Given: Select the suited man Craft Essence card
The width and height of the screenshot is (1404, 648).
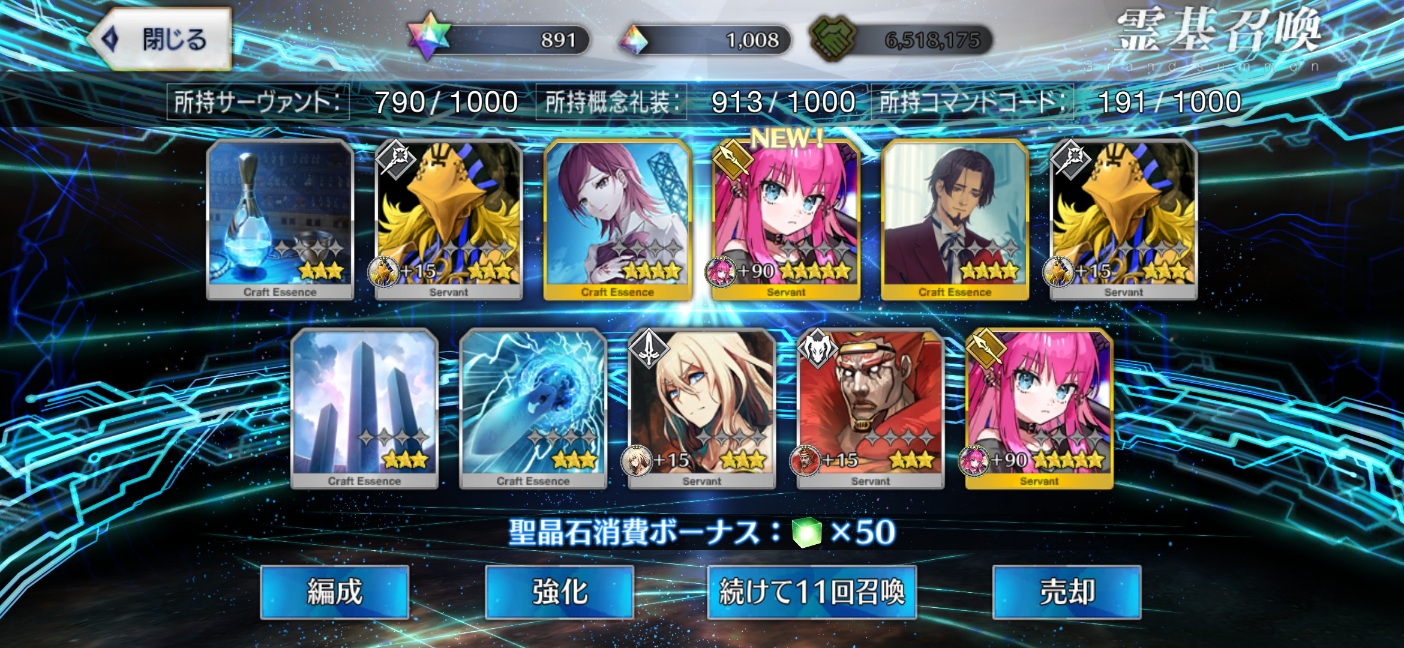Looking at the screenshot, I should [x=954, y=220].
